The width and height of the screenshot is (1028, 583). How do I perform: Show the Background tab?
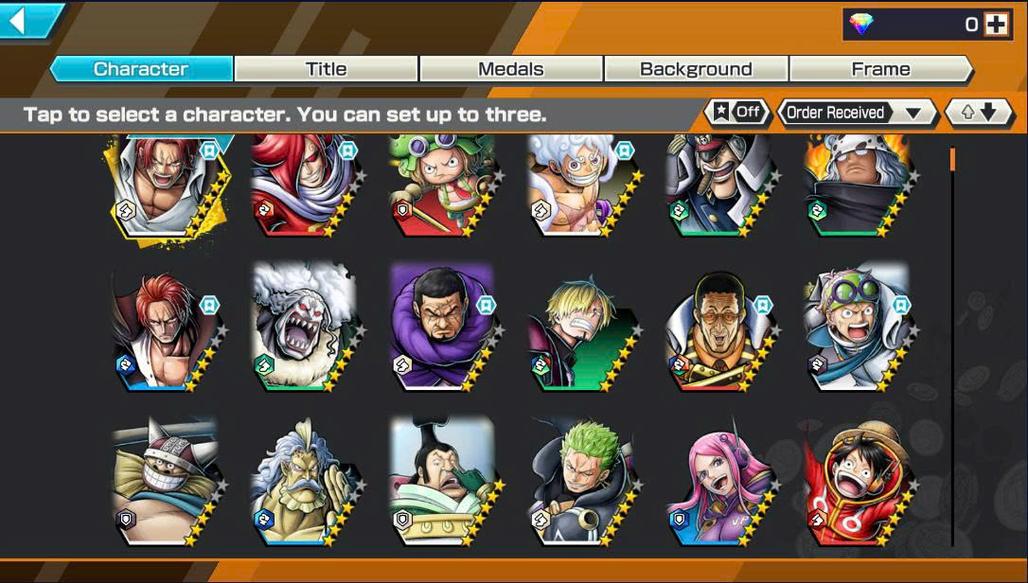click(x=696, y=69)
